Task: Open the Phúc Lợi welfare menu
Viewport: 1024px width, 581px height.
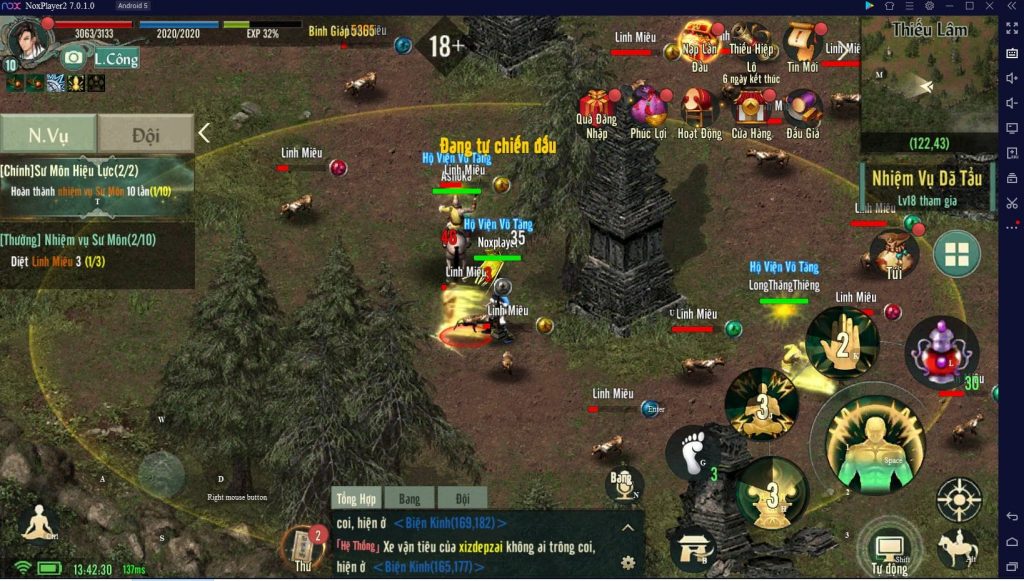Action: coord(648,110)
